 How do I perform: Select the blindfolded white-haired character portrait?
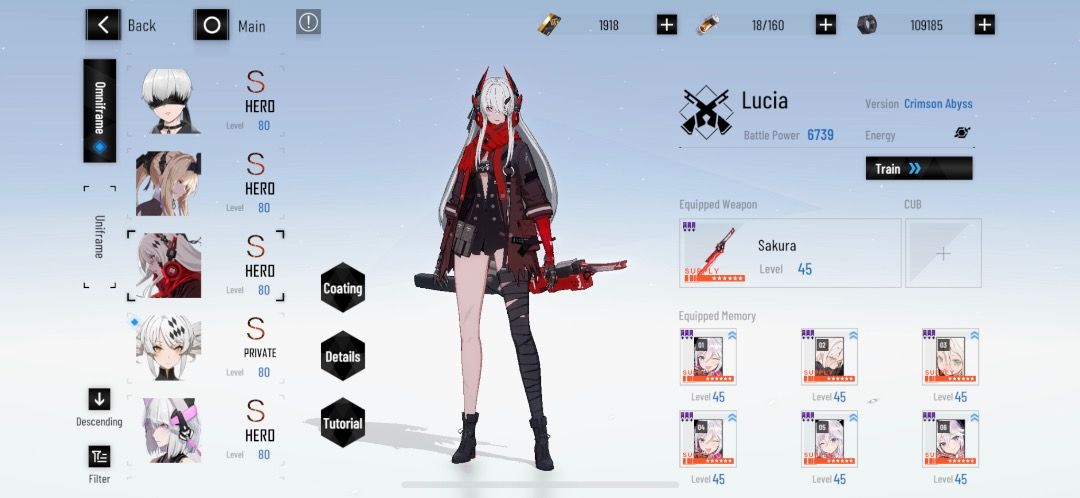click(168, 101)
